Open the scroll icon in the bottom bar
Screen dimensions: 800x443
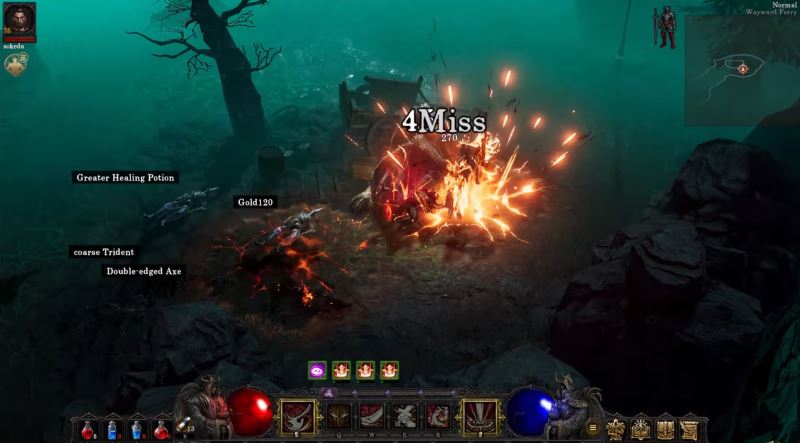[x=689, y=429]
